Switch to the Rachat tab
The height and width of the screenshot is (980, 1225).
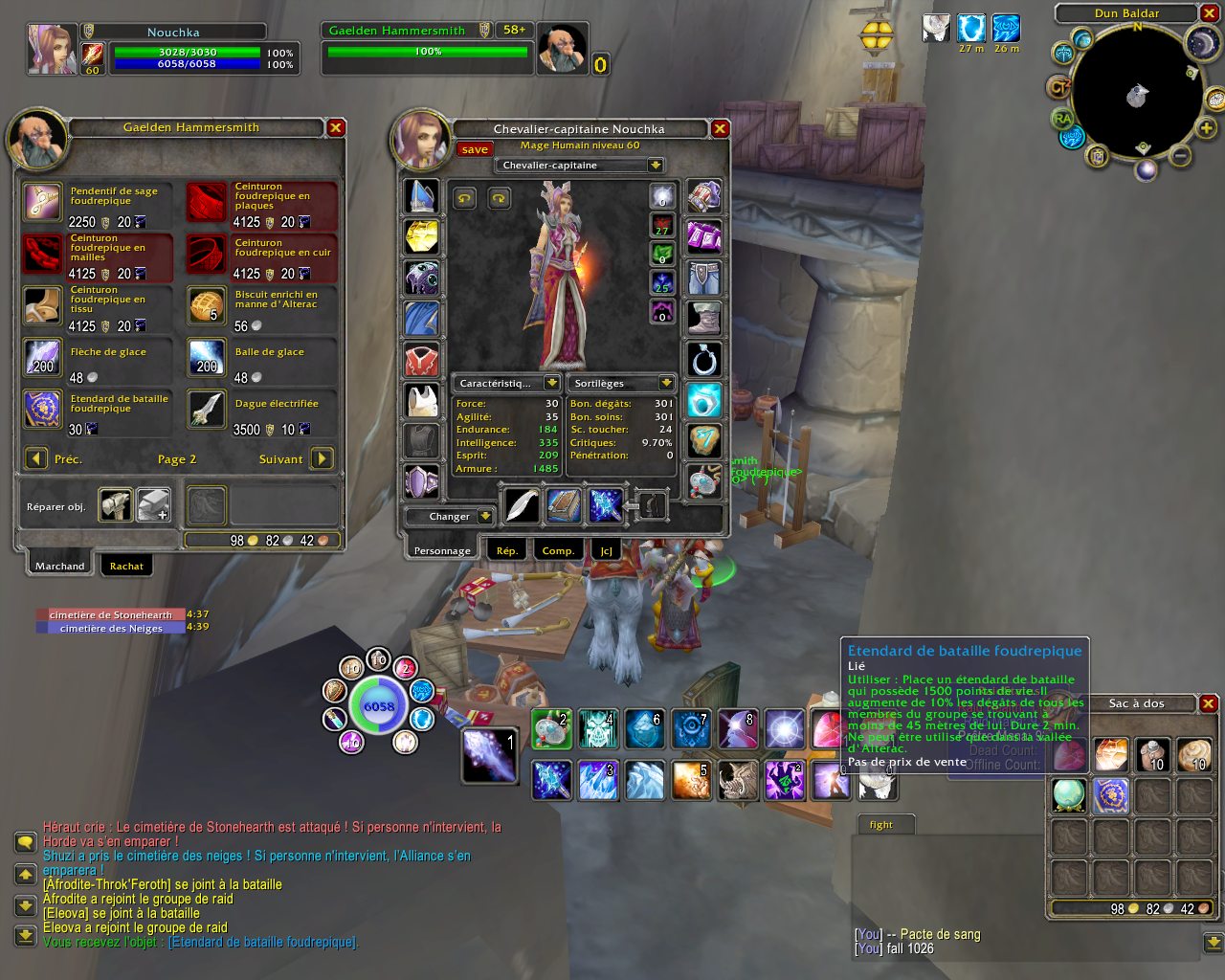[x=126, y=566]
